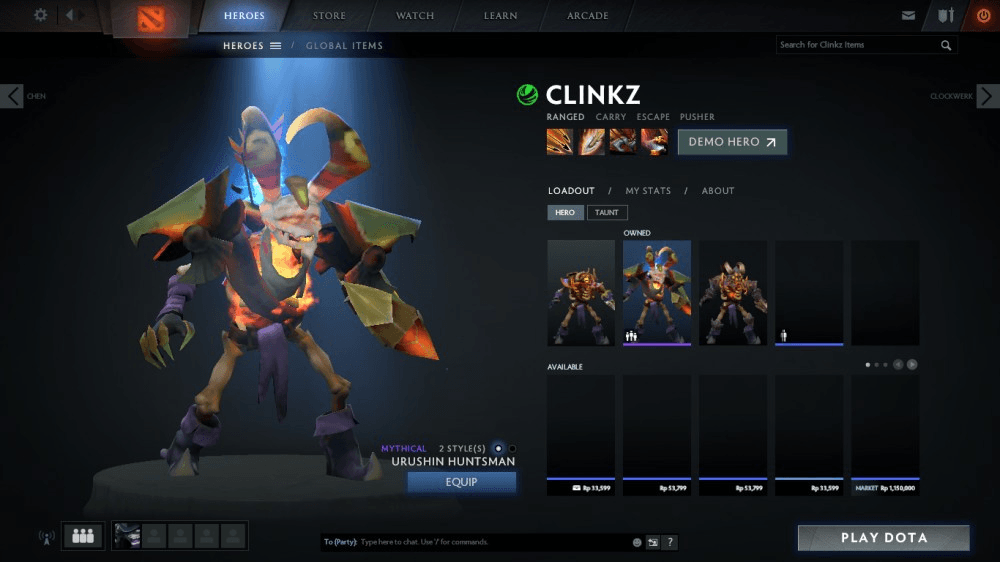View the About section
The height and width of the screenshot is (562, 1000).
tap(718, 190)
